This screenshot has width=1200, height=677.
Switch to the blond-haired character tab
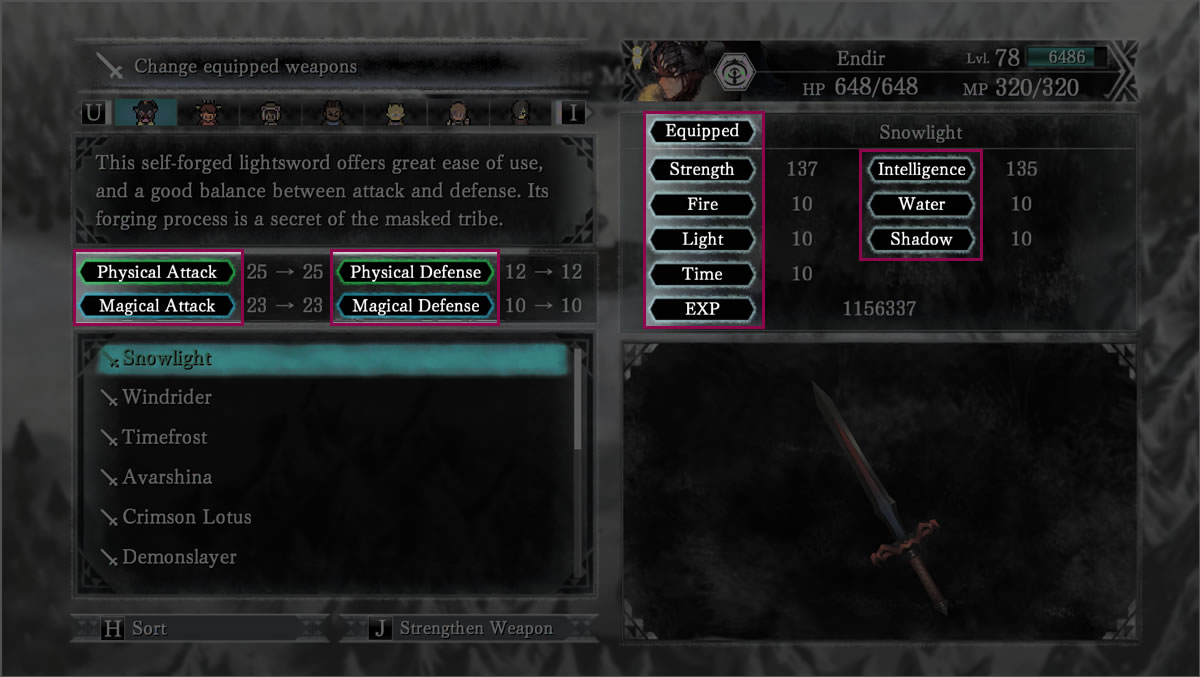pos(394,112)
